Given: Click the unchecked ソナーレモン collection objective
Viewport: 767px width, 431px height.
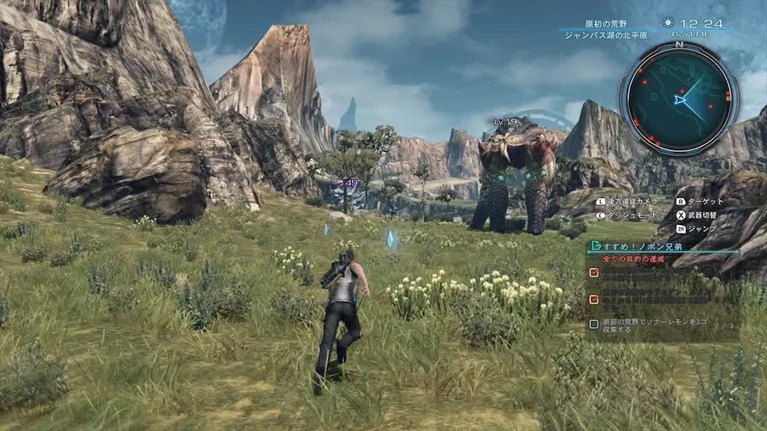Looking at the screenshot, I should point(661,328).
